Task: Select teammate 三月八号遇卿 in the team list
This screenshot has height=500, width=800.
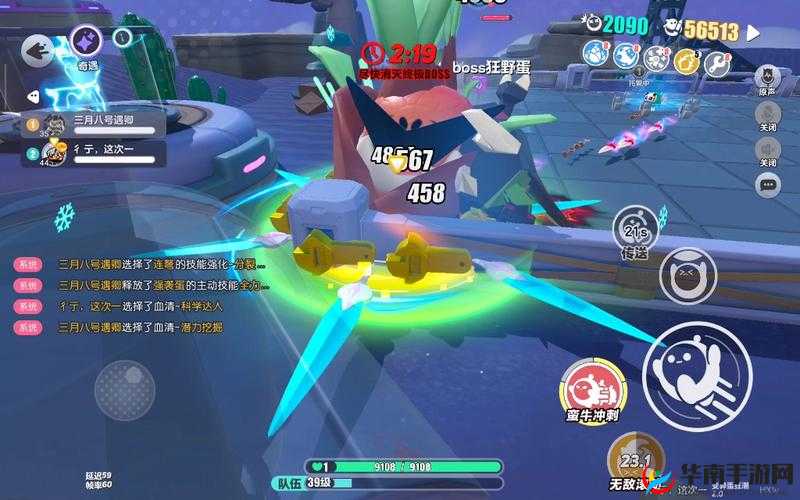Action: (93, 124)
